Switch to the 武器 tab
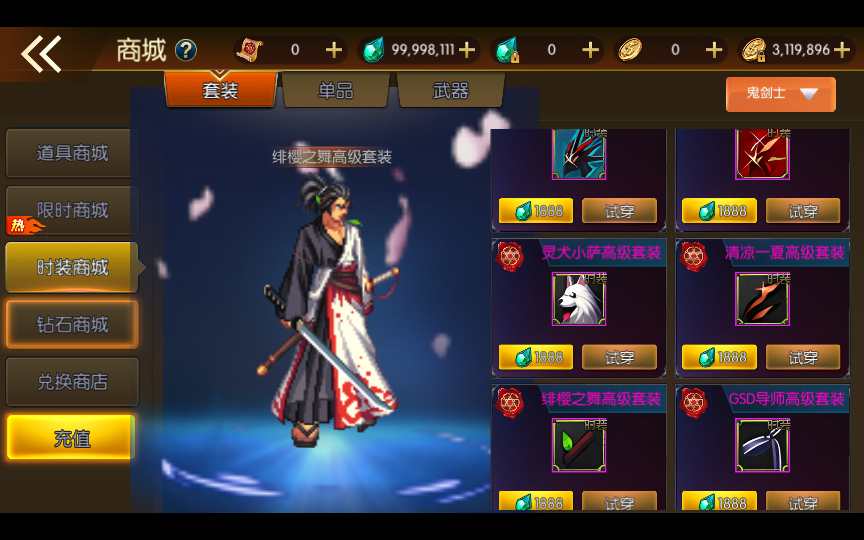This screenshot has width=864, height=540. pos(450,91)
